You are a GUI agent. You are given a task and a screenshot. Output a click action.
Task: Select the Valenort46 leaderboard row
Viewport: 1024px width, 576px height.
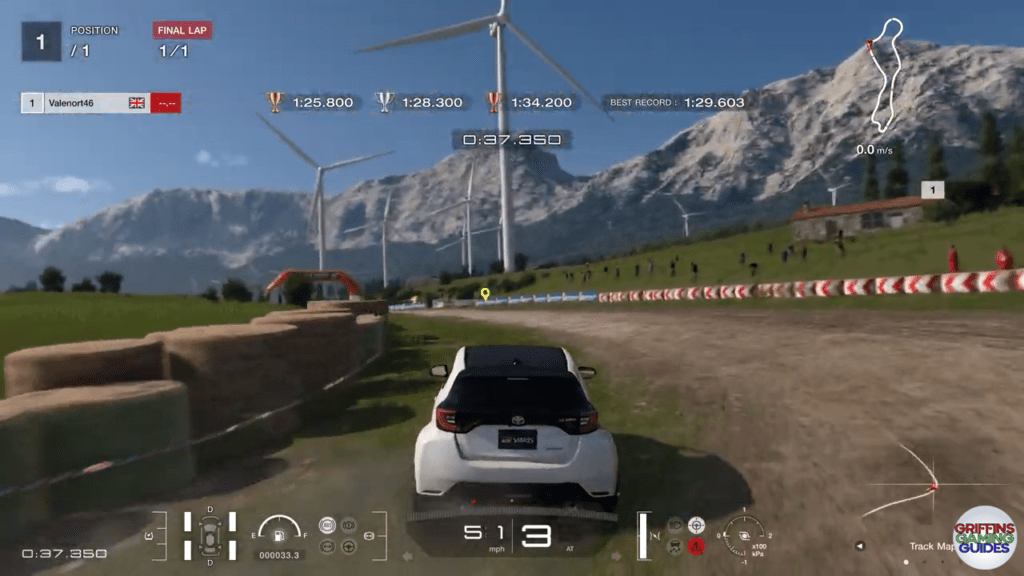[100, 102]
